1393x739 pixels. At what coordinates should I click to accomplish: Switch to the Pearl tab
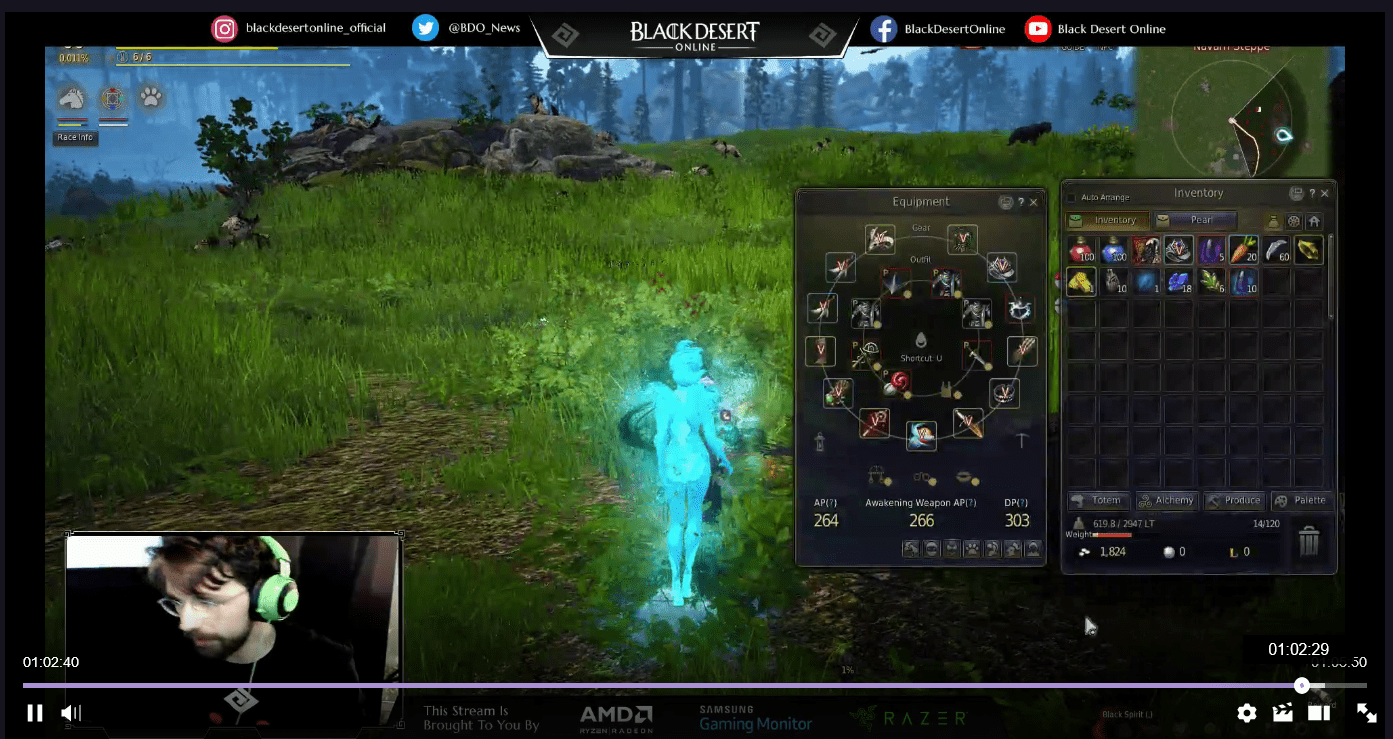(1197, 220)
